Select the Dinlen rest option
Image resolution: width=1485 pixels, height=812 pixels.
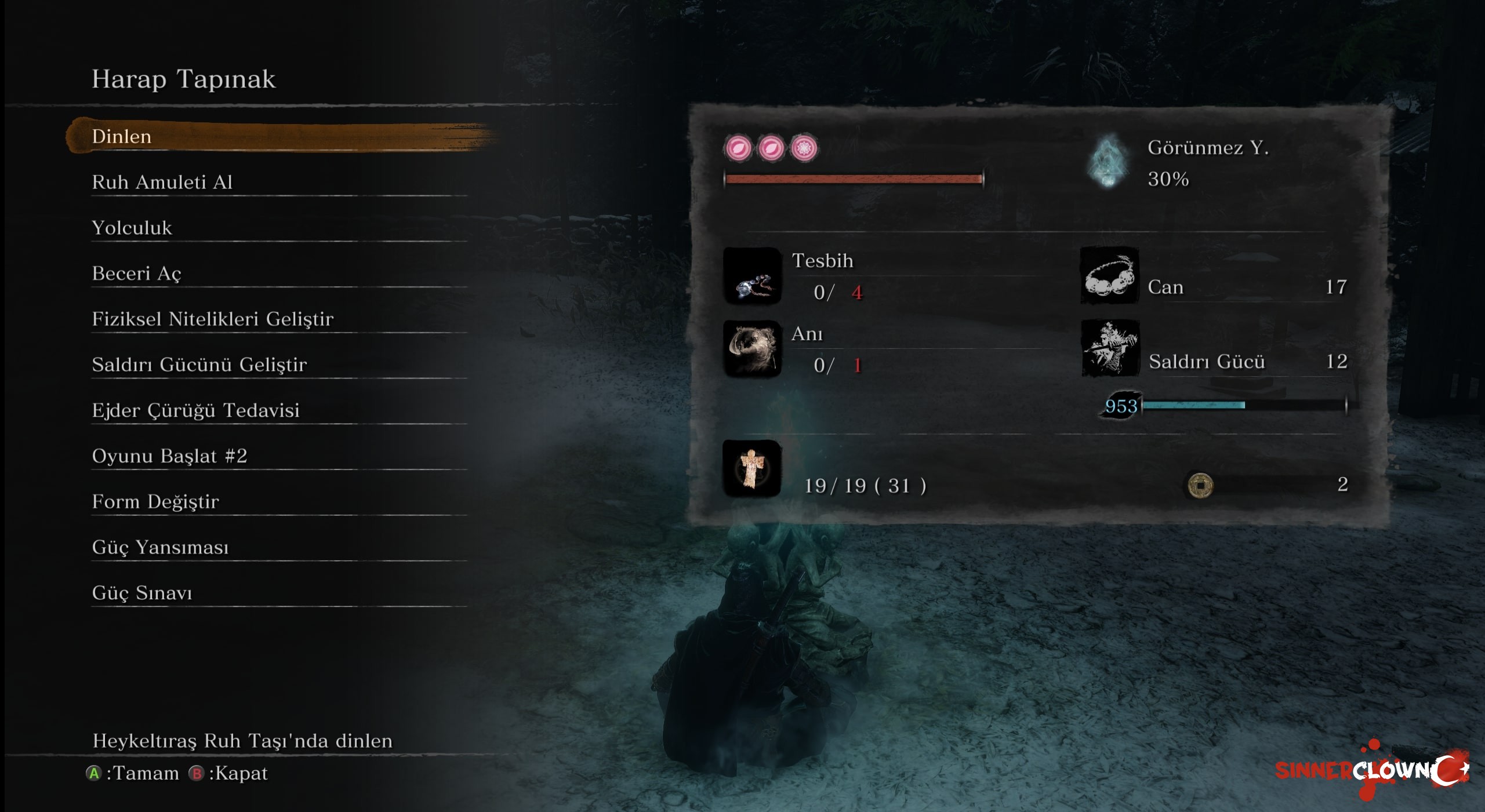pyautogui.click(x=122, y=137)
